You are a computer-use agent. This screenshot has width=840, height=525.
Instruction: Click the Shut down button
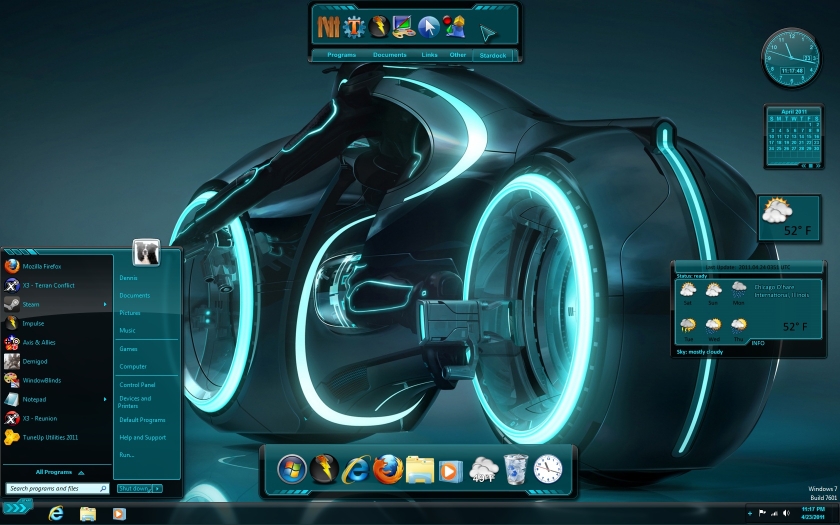coord(133,488)
